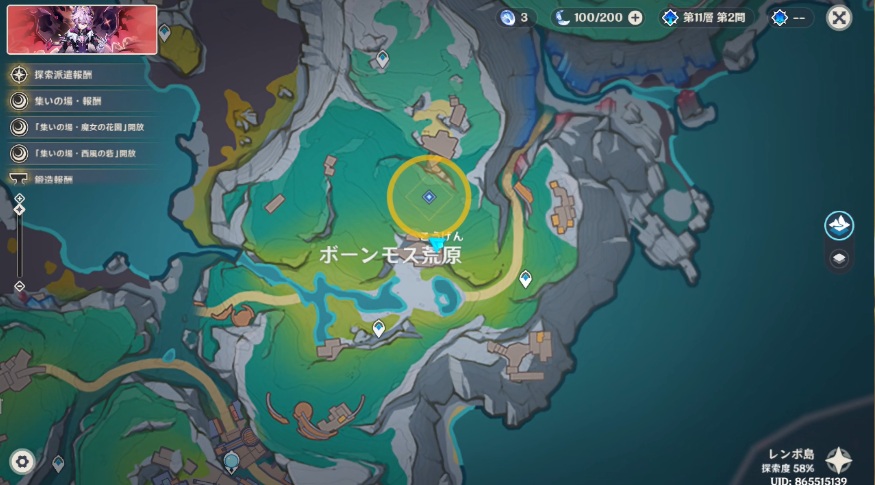Open the event banner thumbnail
Viewport: 875px width, 485px height.
point(82,29)
